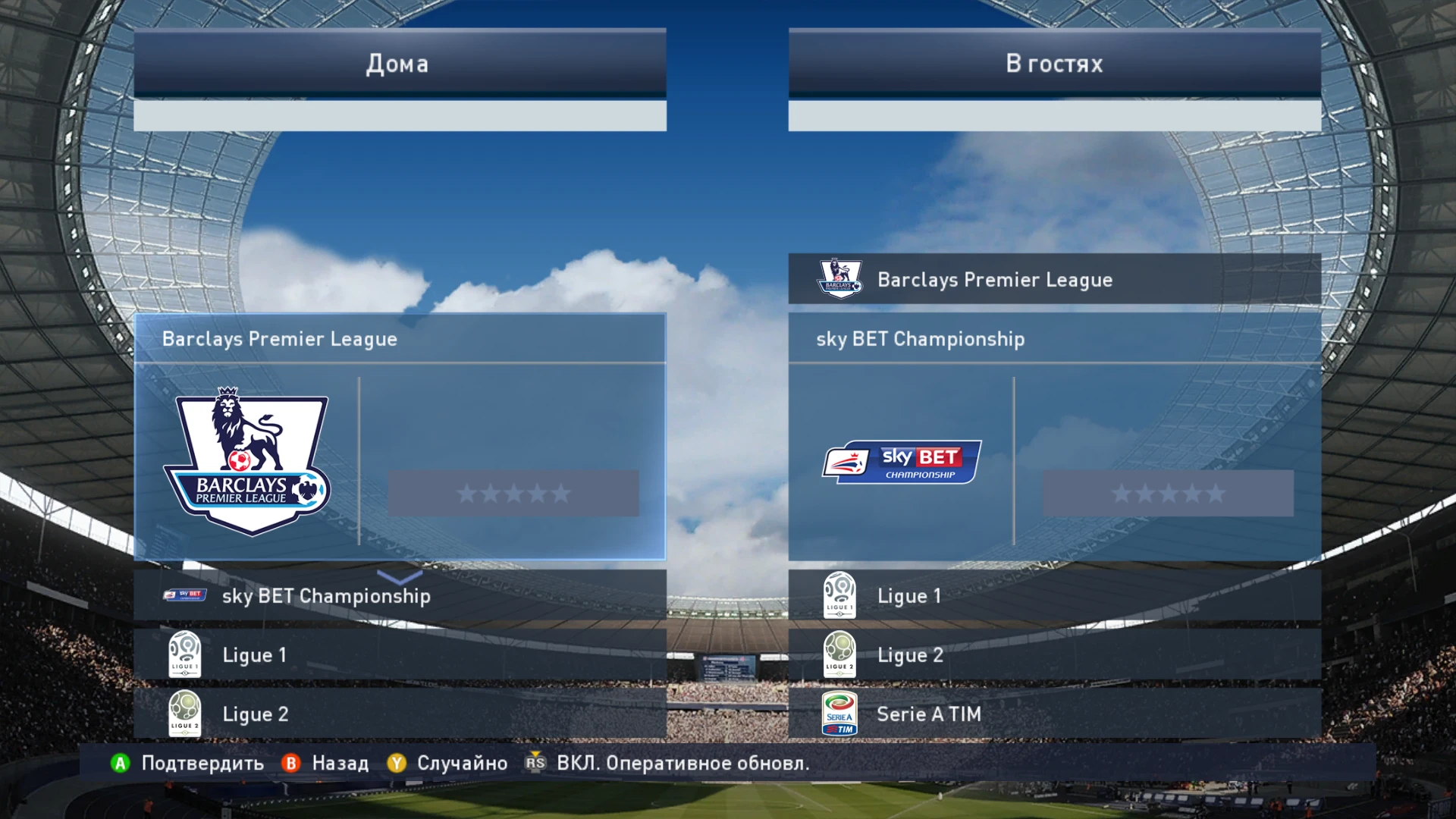Image resolution: width=1456 pixels, height=819 pixels.
Task: Open sky BET Championship entry below home panel
Action: coord(326,595)
